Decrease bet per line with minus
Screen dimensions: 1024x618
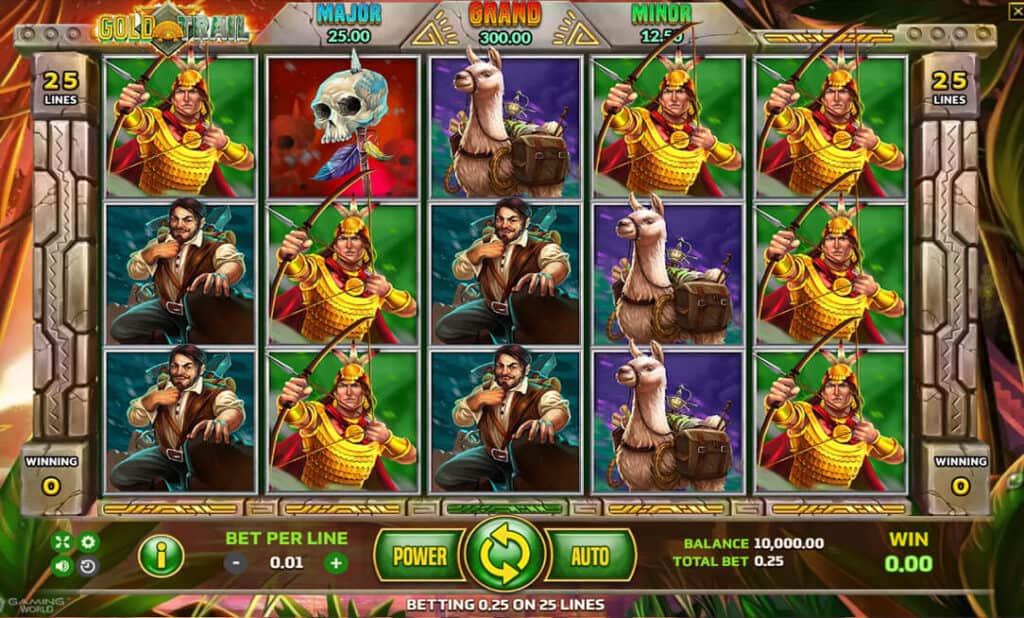[x=235, y=562]
